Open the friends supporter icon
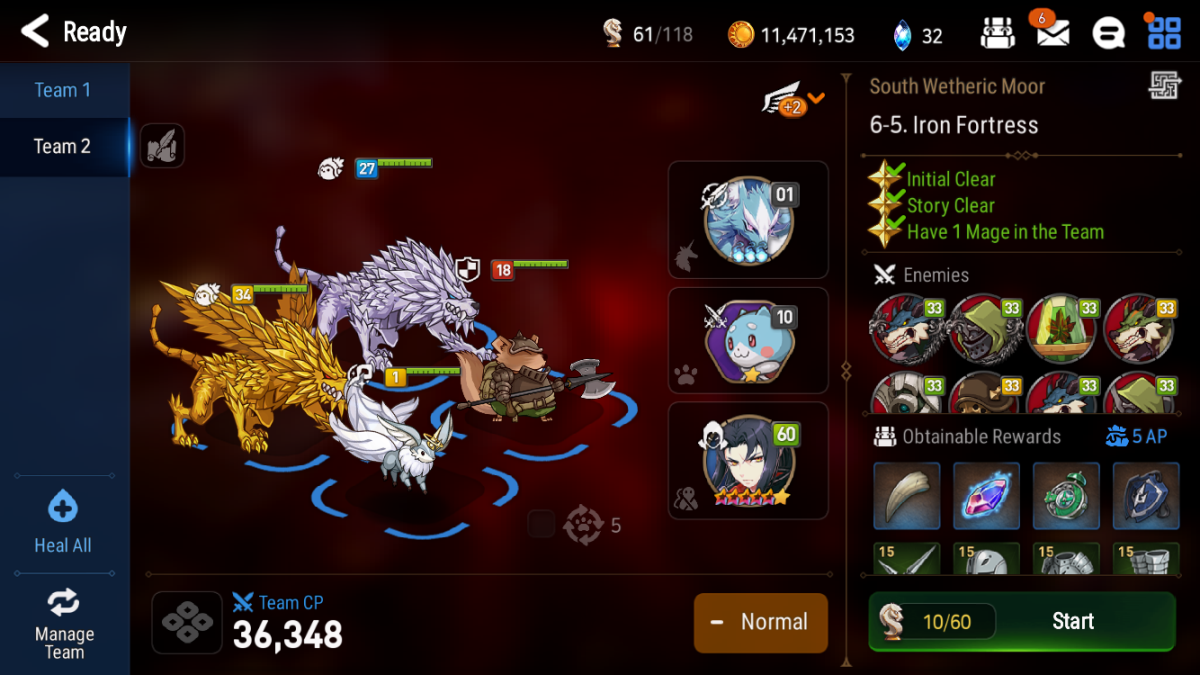 [997, 33]
